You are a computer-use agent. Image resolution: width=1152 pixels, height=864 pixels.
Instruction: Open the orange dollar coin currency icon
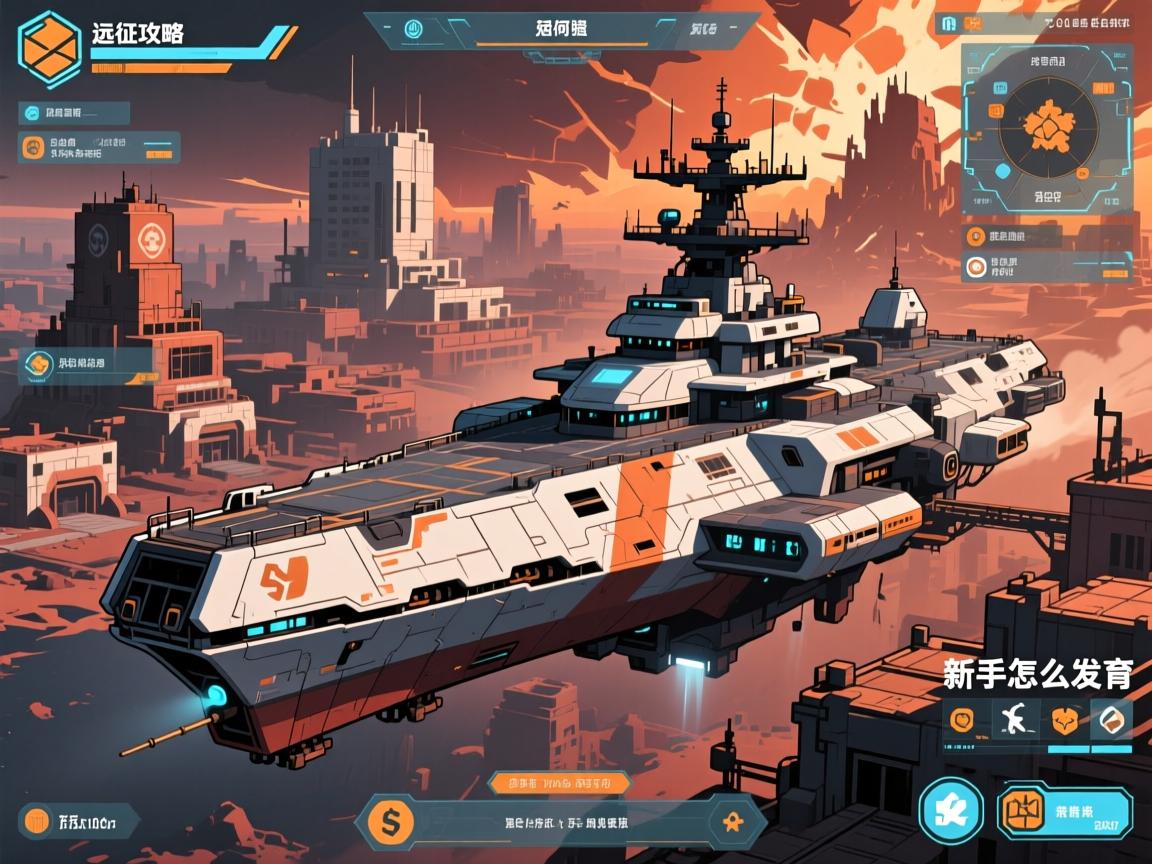coord(391,822)
